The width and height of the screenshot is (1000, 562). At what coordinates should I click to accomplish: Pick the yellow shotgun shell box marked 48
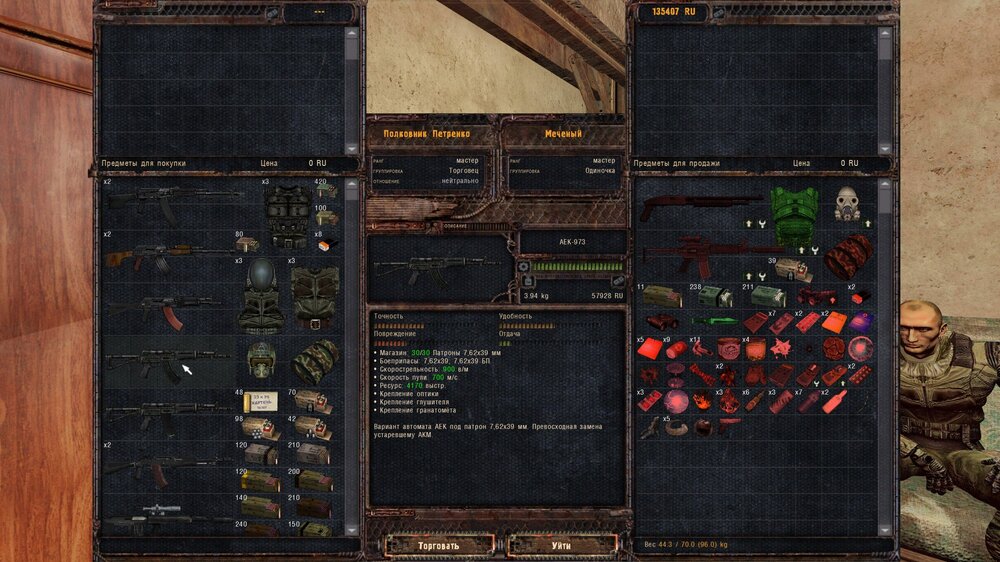pos(261,400)
